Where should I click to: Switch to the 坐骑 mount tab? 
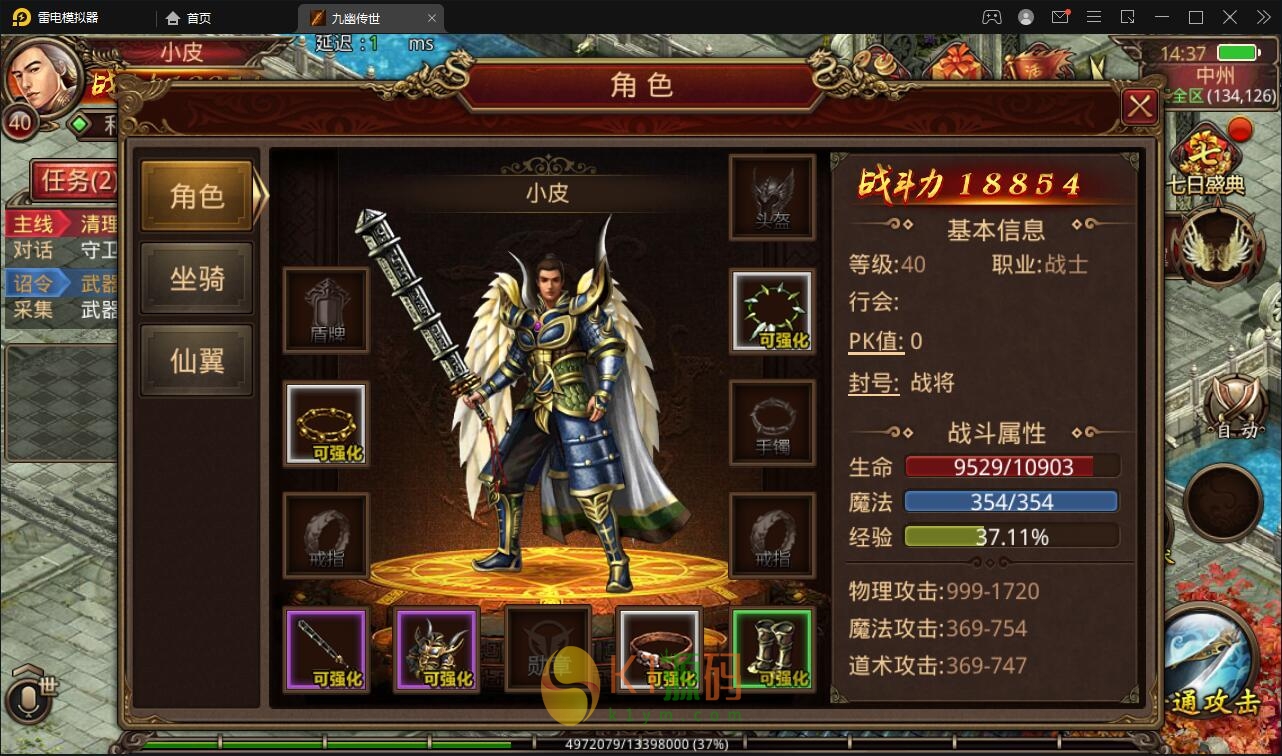click(196, 278)
